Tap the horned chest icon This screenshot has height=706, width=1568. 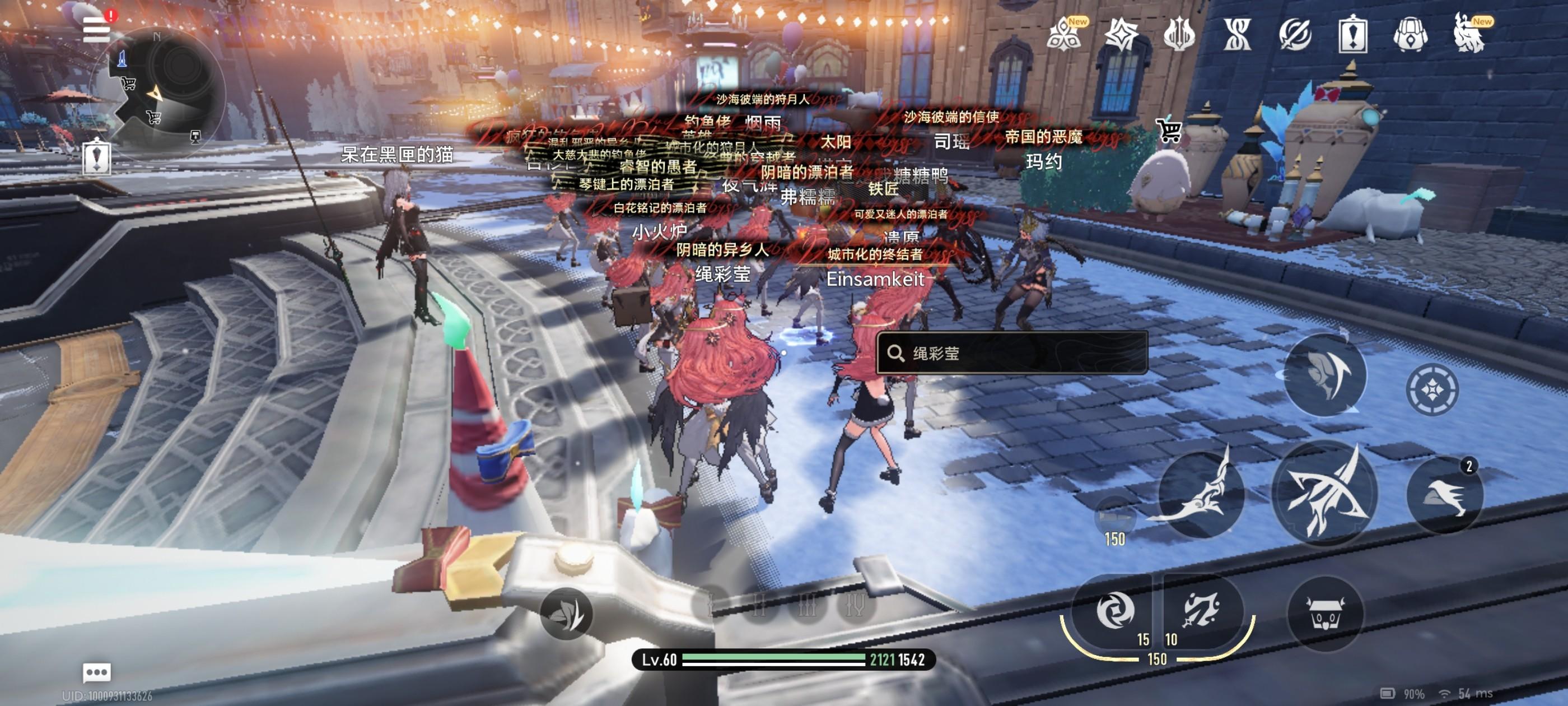pyautogui.click(x=1325, y=614)
